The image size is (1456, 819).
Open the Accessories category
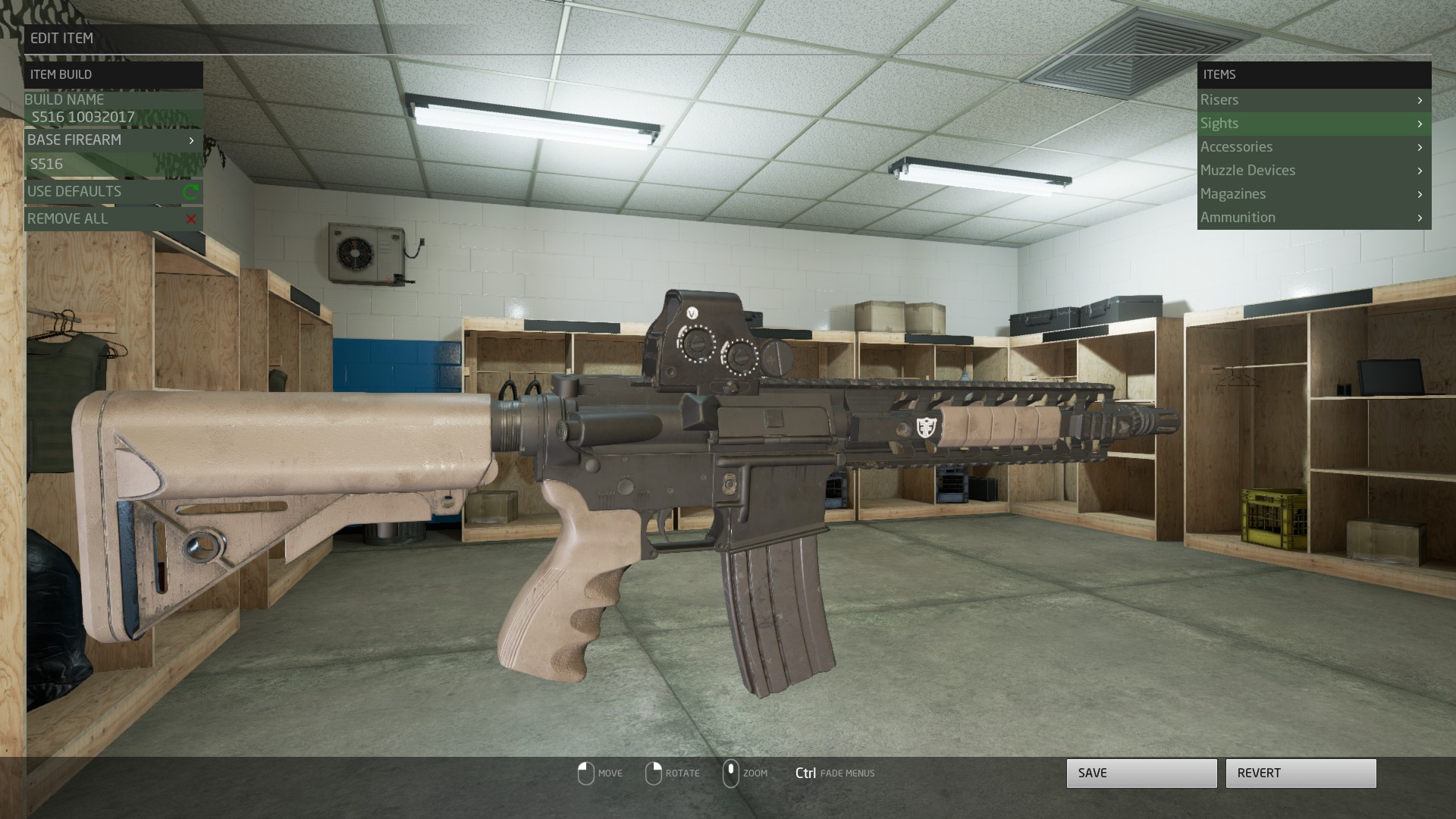(1313, 147)
